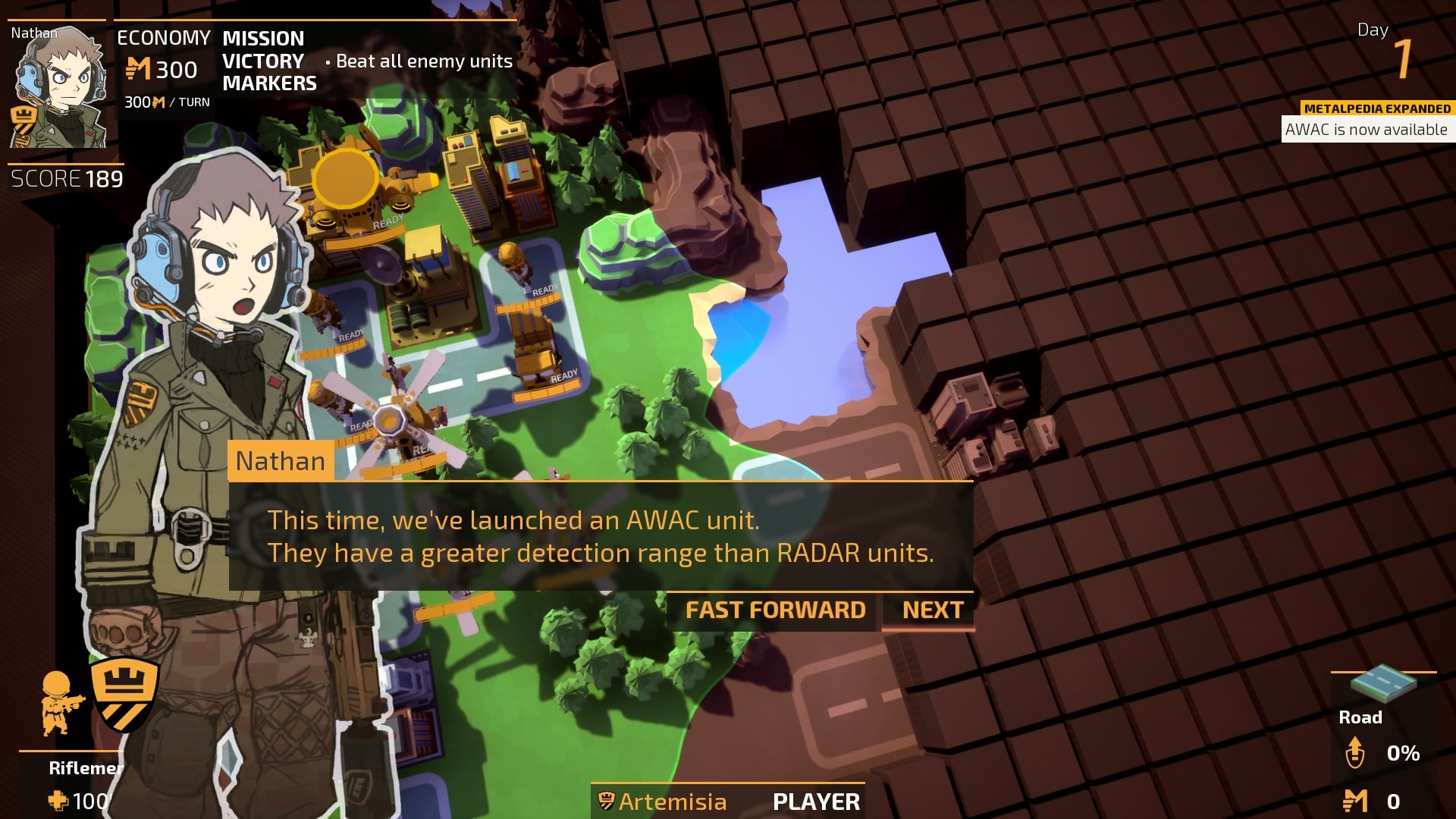Select Nathan's commander portrait
Viewport: 1456px width, 819px height.
point(58,85)
